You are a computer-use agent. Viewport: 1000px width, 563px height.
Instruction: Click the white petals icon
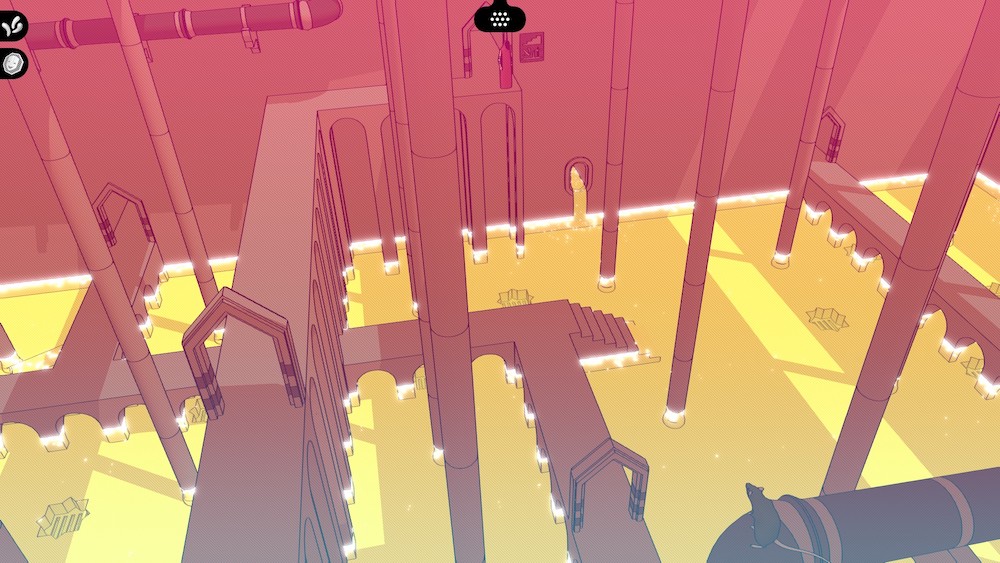pyautogui.click(x=14, y=26)
